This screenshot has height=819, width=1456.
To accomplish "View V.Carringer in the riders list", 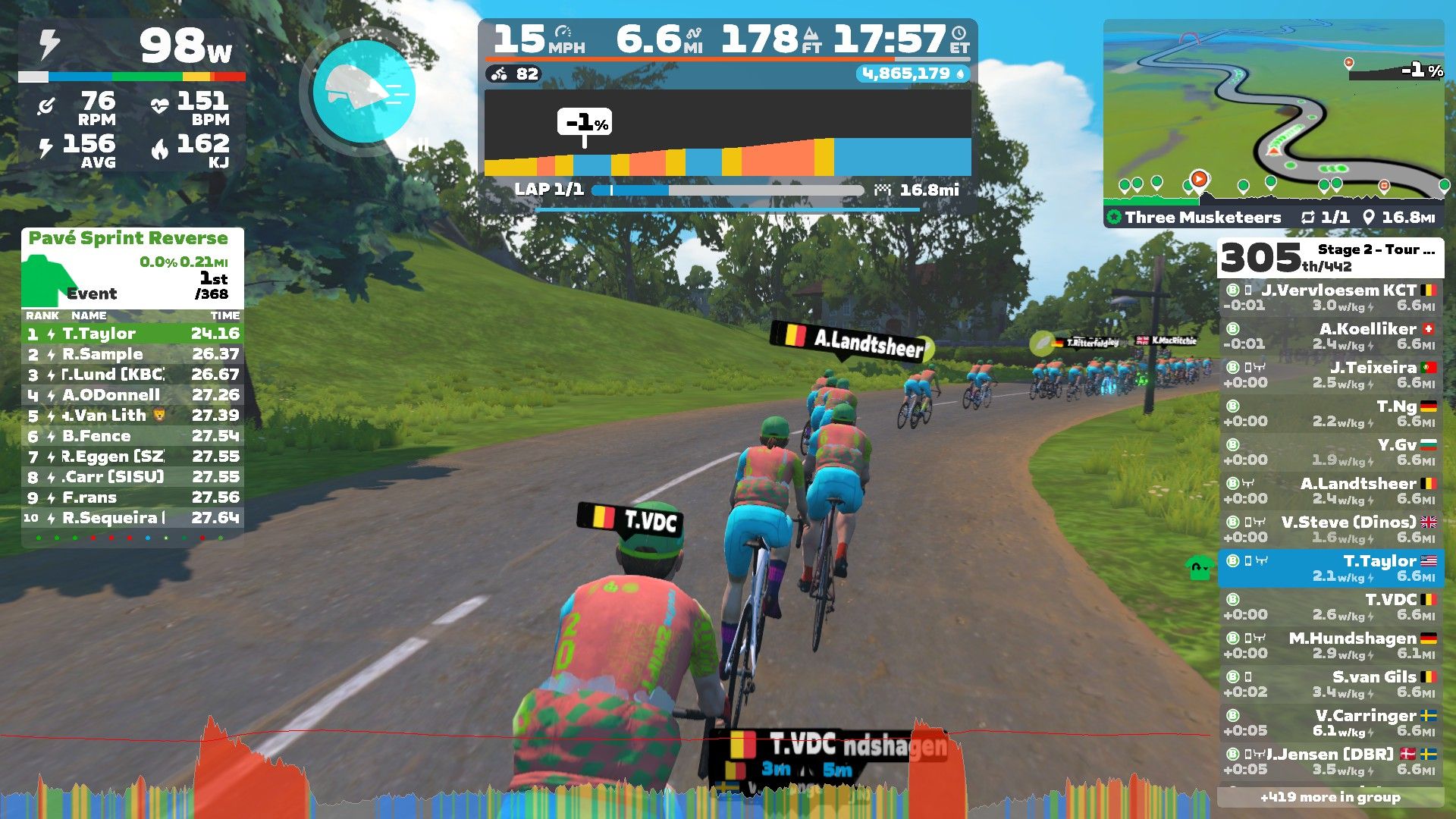I will 1330,723.
